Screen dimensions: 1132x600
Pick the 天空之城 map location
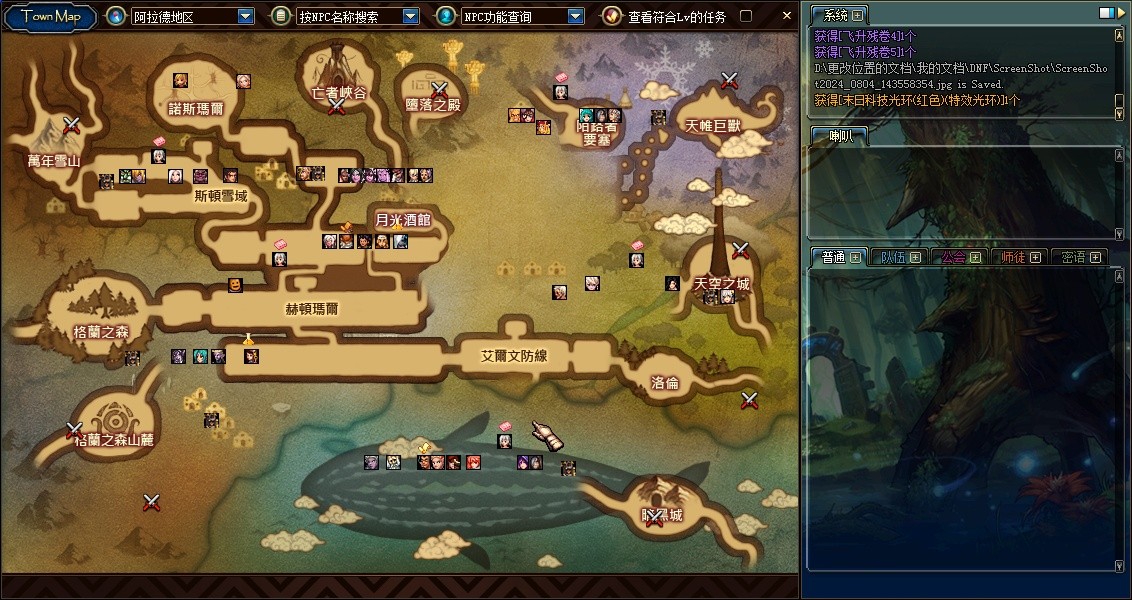coord(721,284)
